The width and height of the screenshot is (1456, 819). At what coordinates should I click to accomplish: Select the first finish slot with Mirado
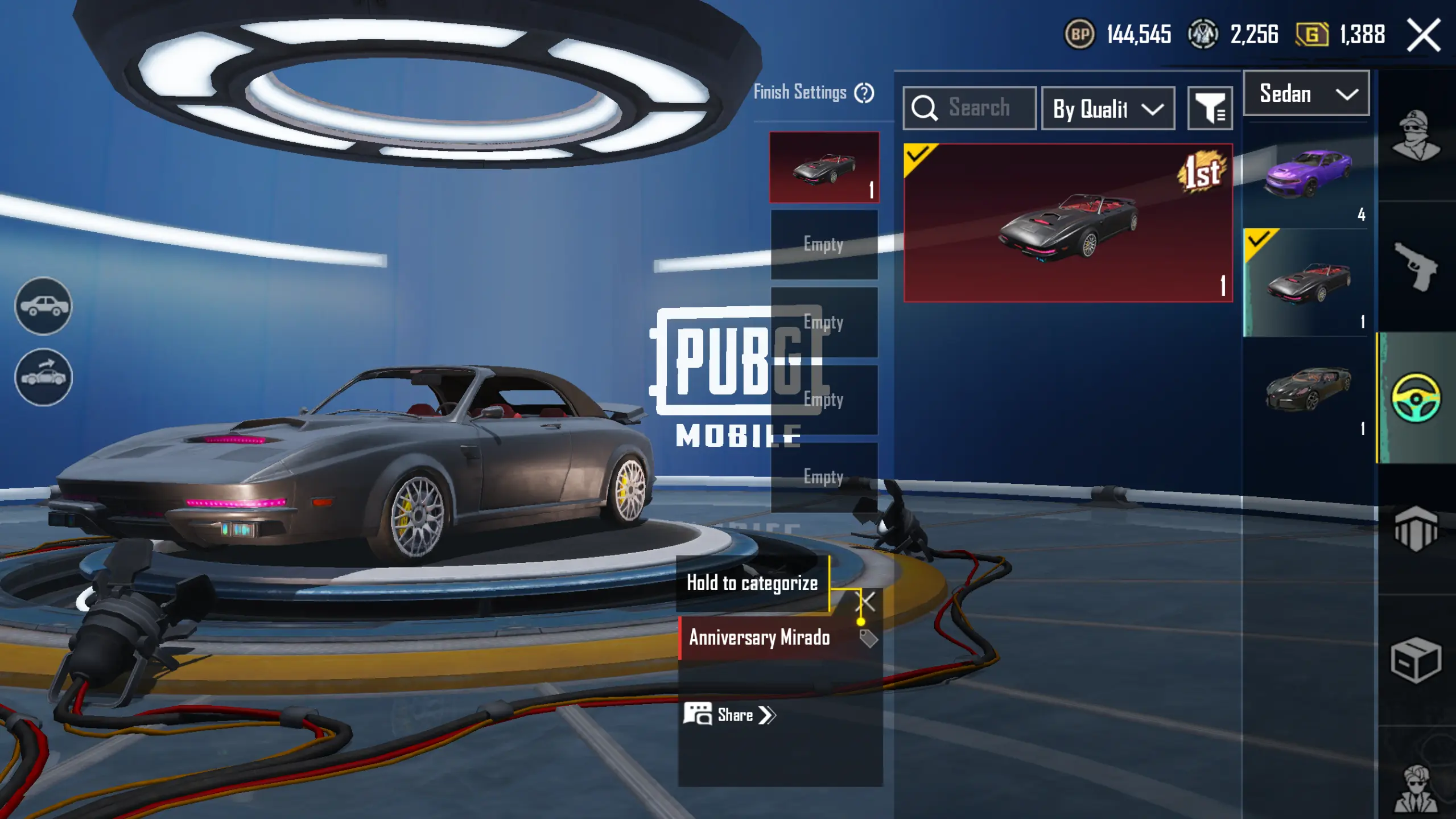tap(824, 167)
